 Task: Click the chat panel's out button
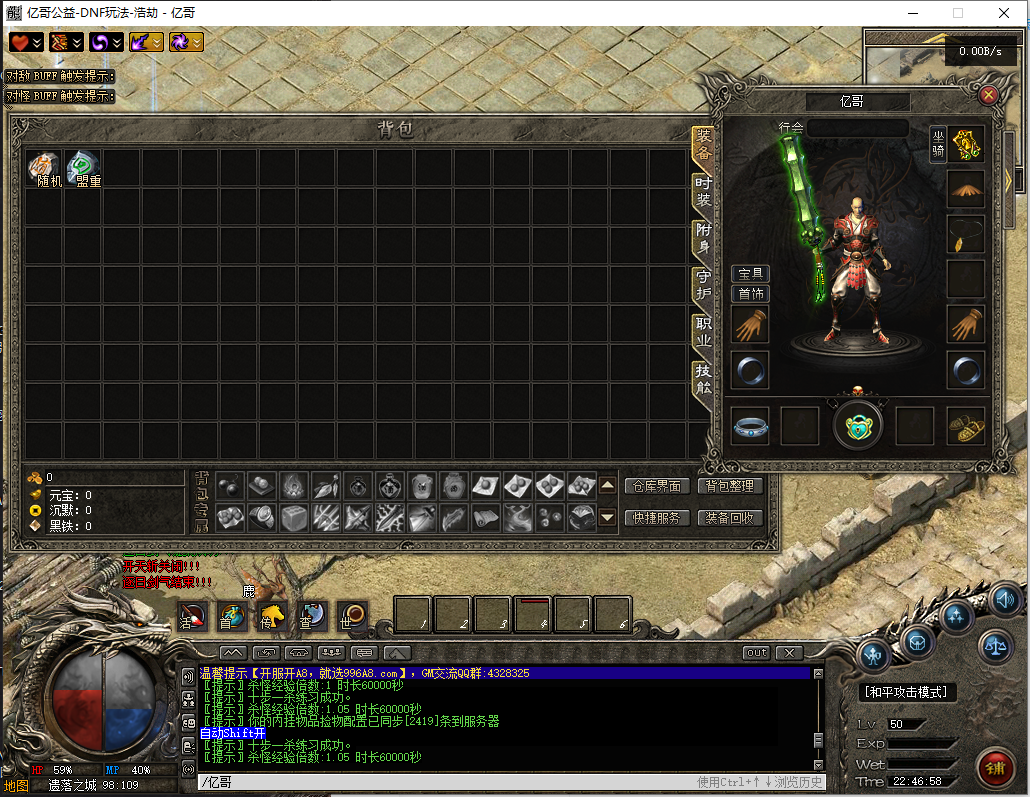coord(756,653)
